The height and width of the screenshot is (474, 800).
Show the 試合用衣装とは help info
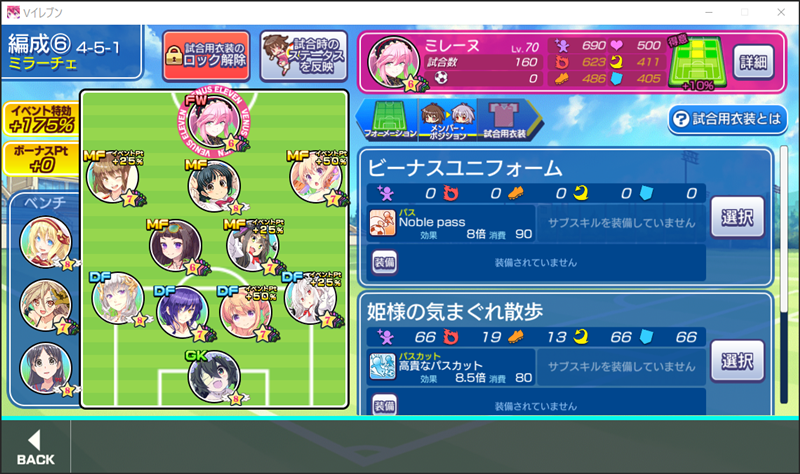coord(727,120)
